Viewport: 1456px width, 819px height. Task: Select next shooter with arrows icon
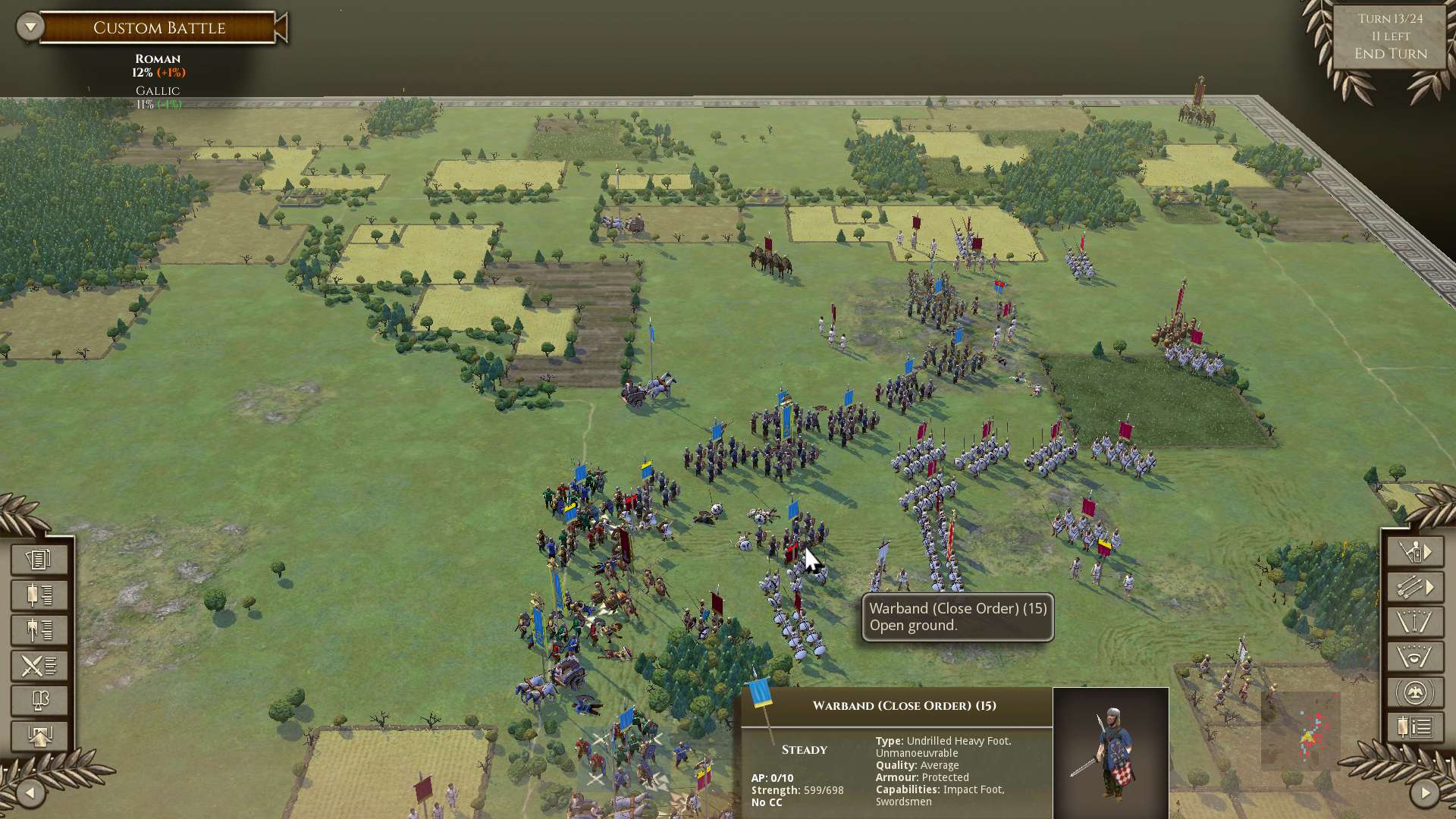tap(1415, 588)
